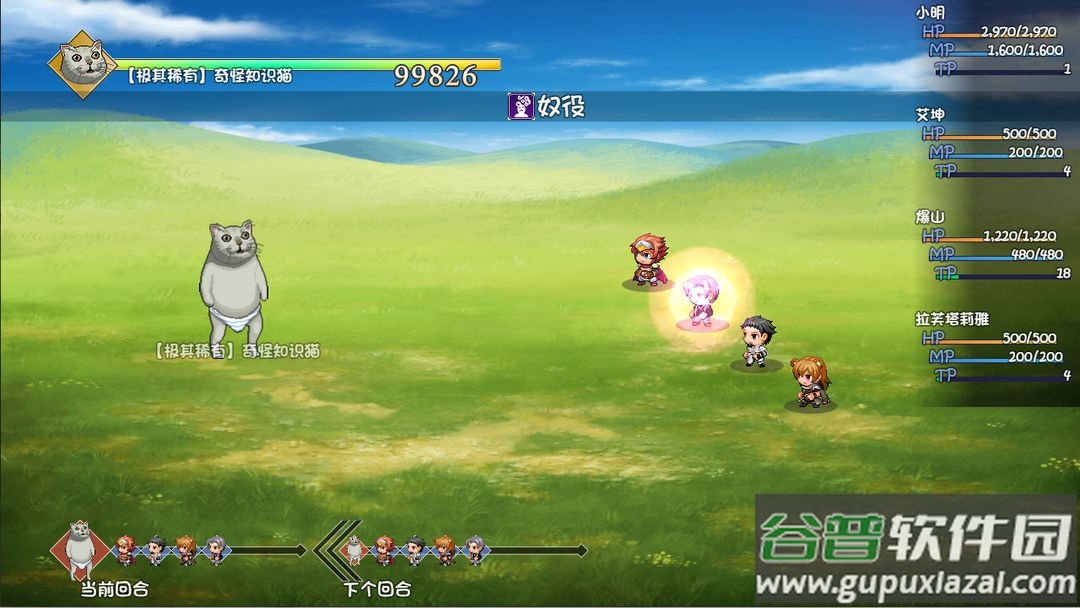Click the 奴役 skill icon in the banner
This screenshot has width=1080, height=608.
point(520,107)
